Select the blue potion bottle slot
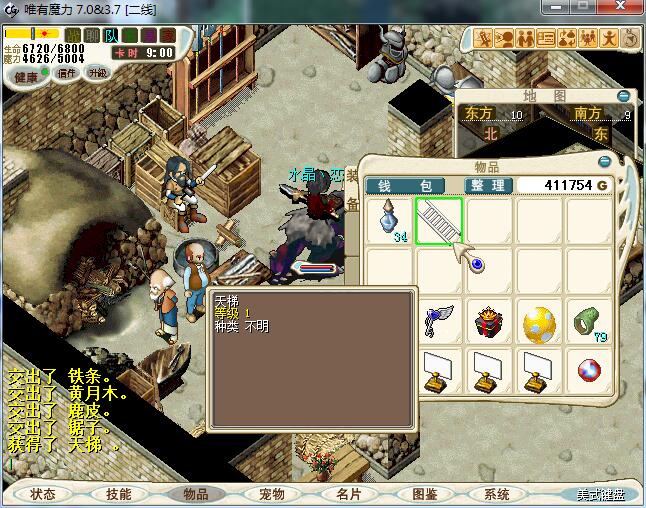646x508 pixels. [x=390, y=221]
